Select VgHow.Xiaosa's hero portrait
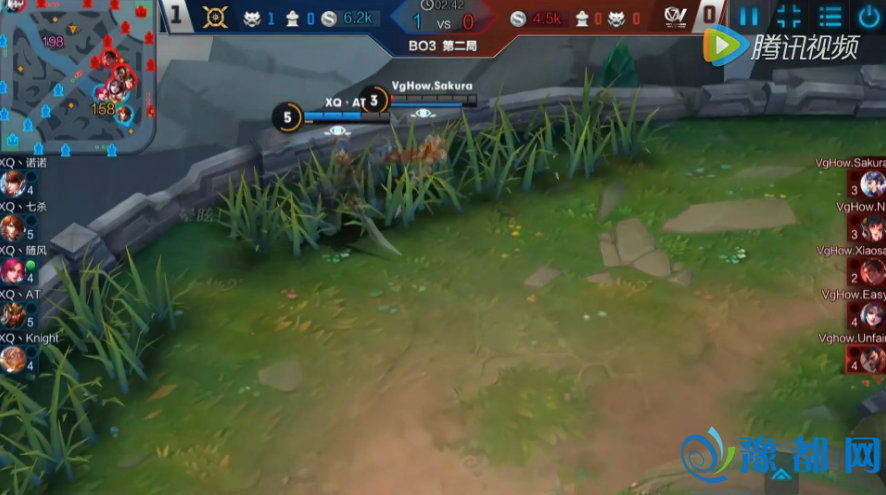This screenshot has height=495, width=886. click(873, 272)
